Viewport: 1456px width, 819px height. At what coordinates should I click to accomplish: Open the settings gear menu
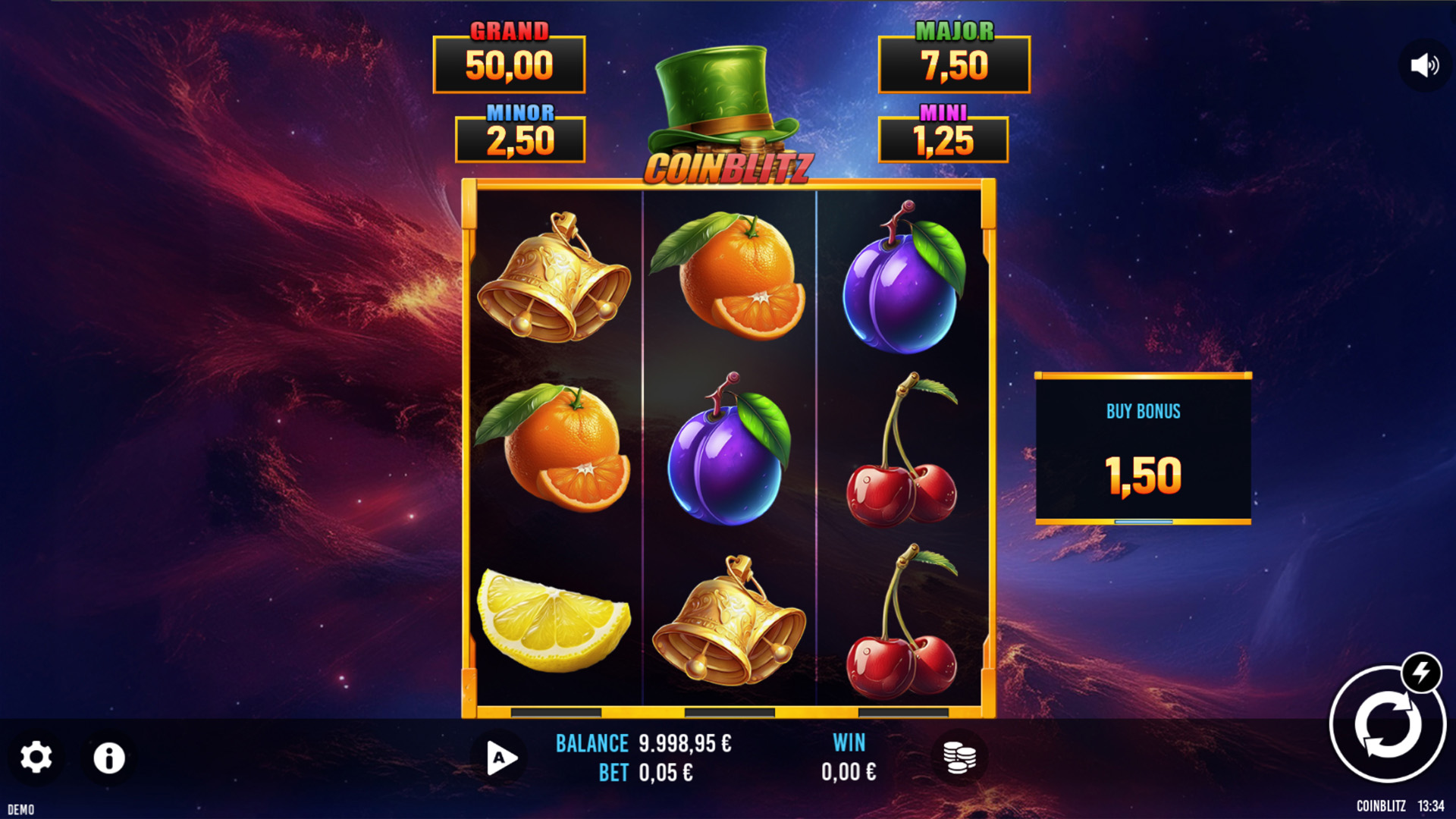point(36,758)
